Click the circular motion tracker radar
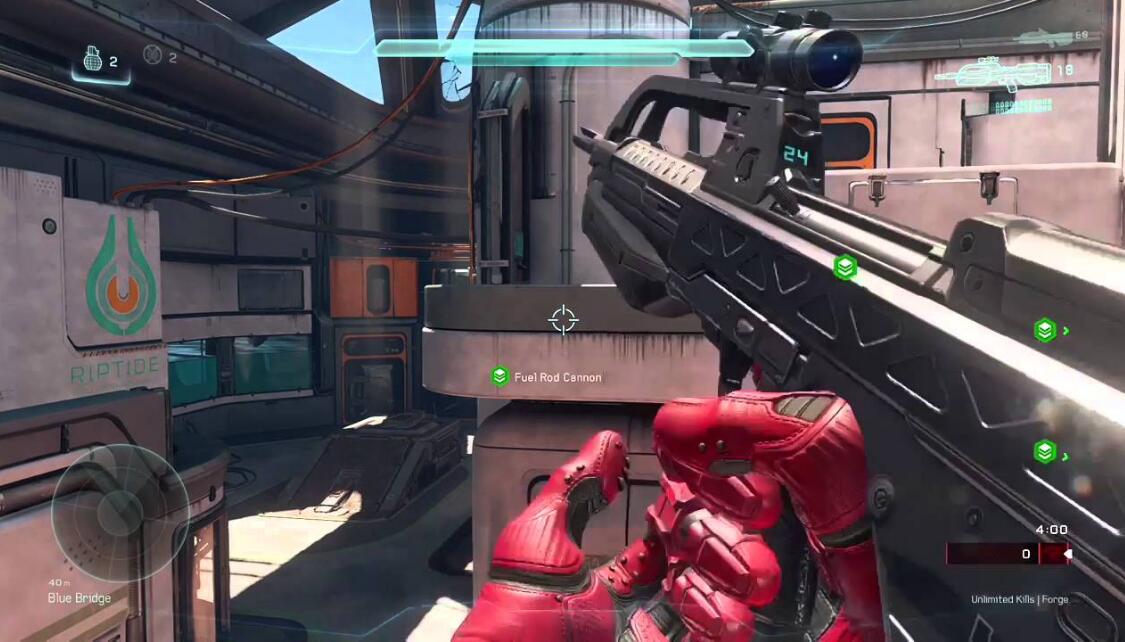 (x=119, y=510)
